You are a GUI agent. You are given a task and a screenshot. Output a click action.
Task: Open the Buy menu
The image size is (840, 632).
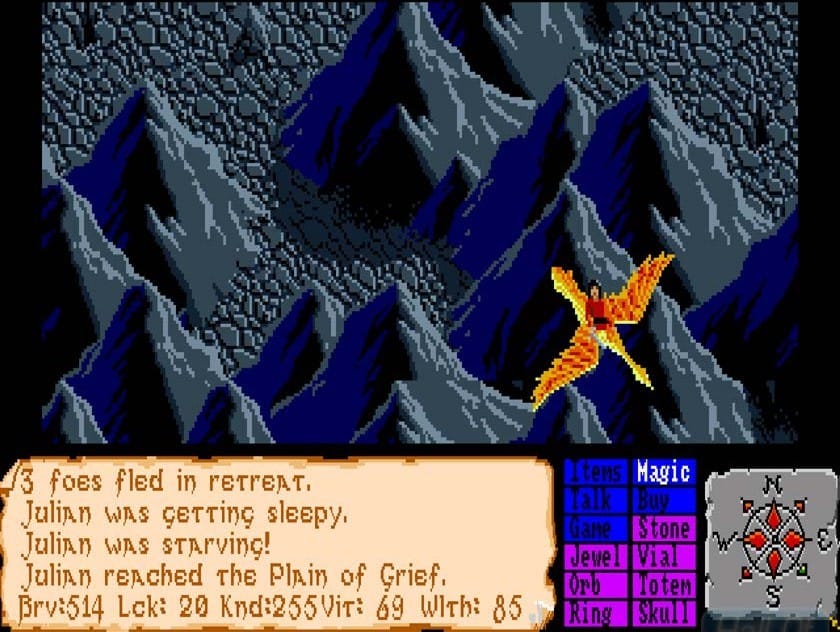[x=663, y=500]
